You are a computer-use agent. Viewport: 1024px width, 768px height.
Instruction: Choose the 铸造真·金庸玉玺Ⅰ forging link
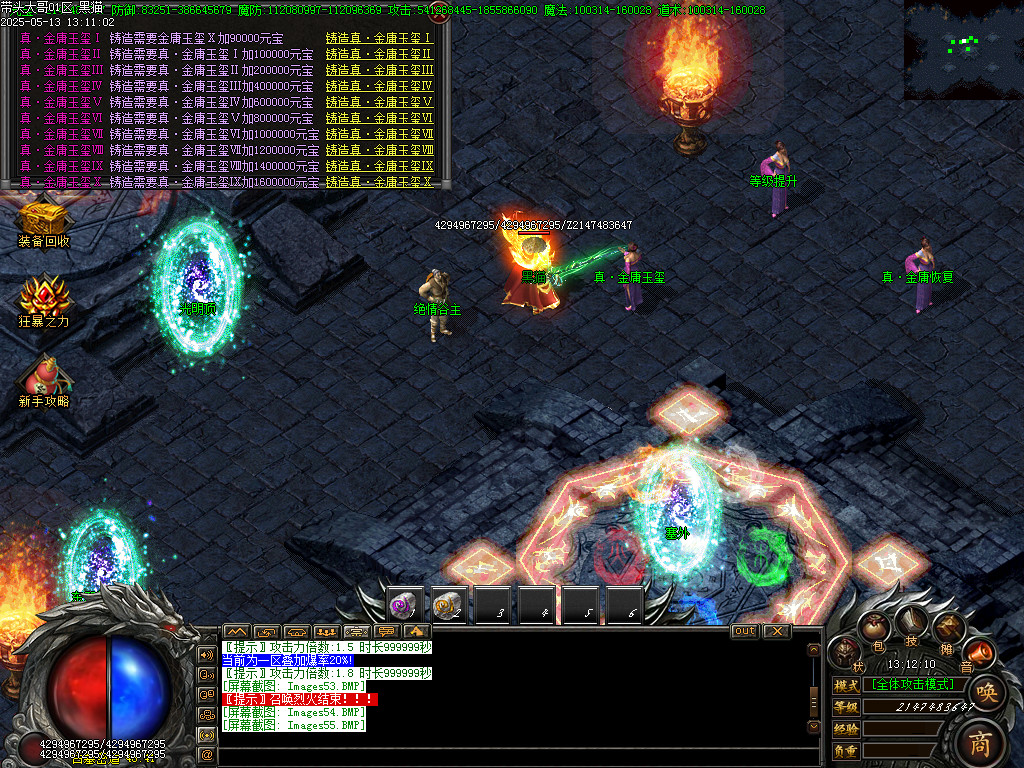click(378, 38)
